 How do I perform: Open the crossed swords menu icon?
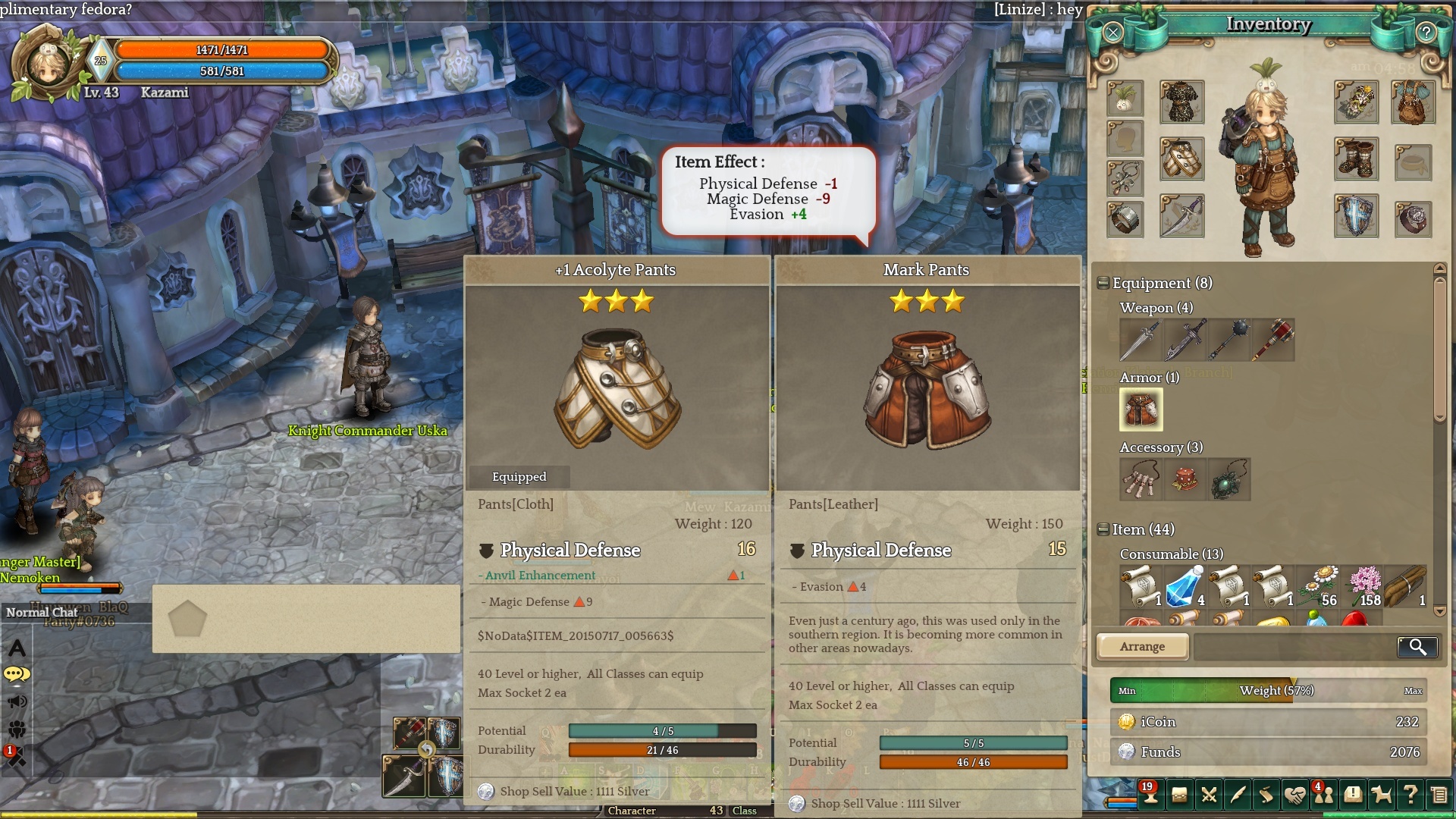pyautogui.click(x=1209, y=795)
